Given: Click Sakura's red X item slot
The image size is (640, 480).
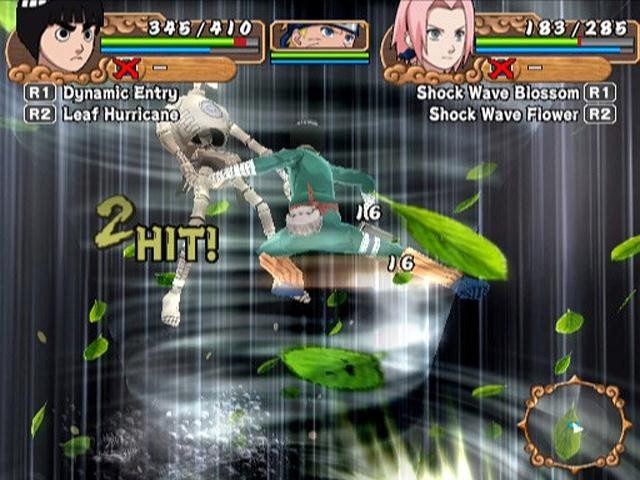Looking at the screenshot, I should pos(503,69).
